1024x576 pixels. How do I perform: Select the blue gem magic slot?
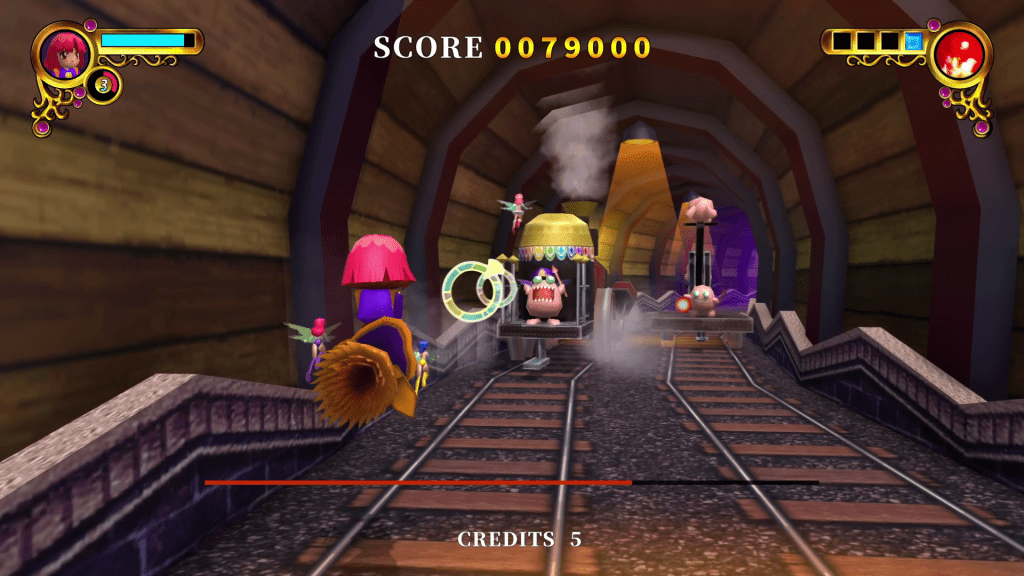click(912, 42)
